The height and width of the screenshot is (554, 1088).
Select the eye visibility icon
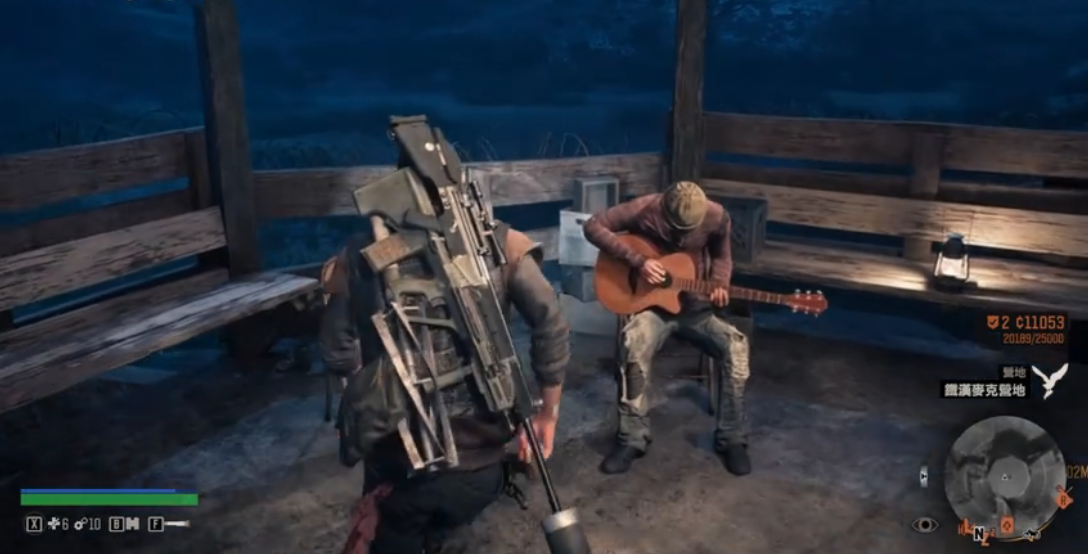pyautogui.click(x=924, y=524)
